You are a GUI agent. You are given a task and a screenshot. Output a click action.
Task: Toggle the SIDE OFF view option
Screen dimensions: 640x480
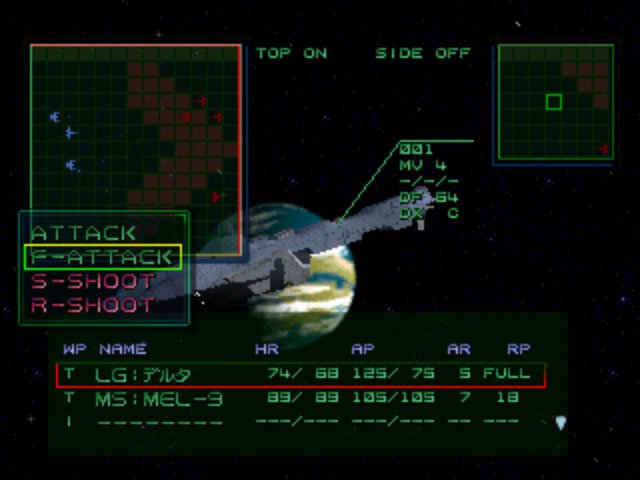pyautogui.click(x=422, y=53)
